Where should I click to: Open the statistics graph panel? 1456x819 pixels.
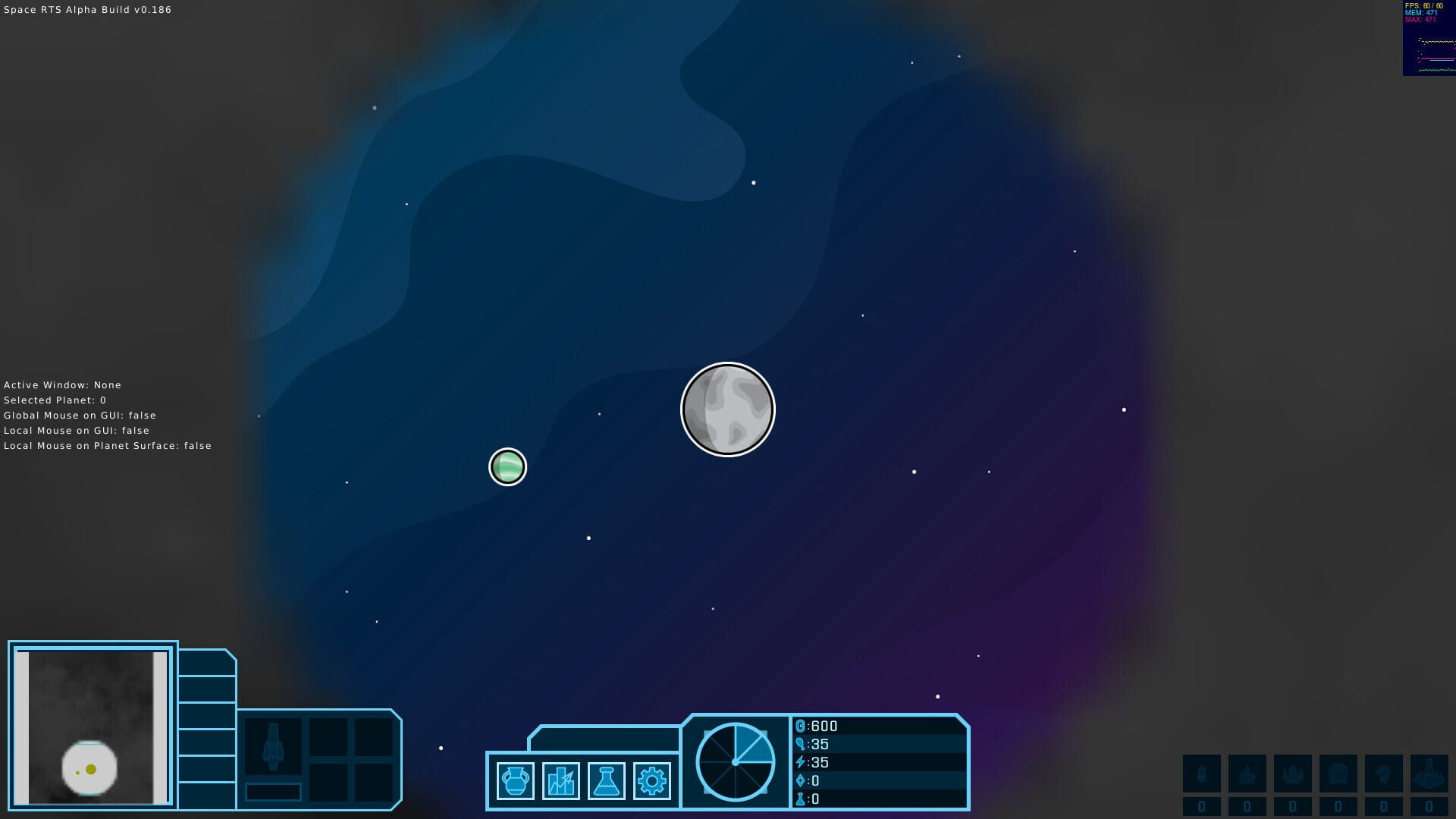(561, 780)
